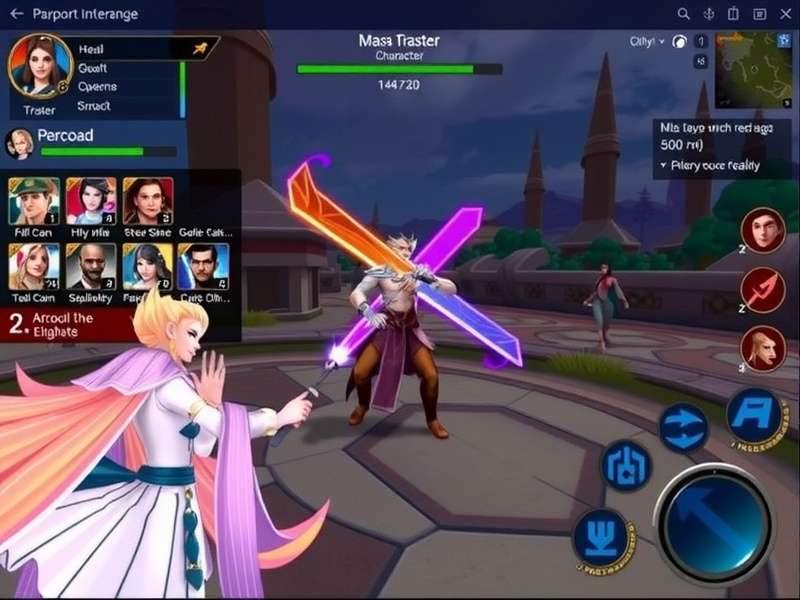
Task: Open the minimap in the corner
Action: pos(753,68)
